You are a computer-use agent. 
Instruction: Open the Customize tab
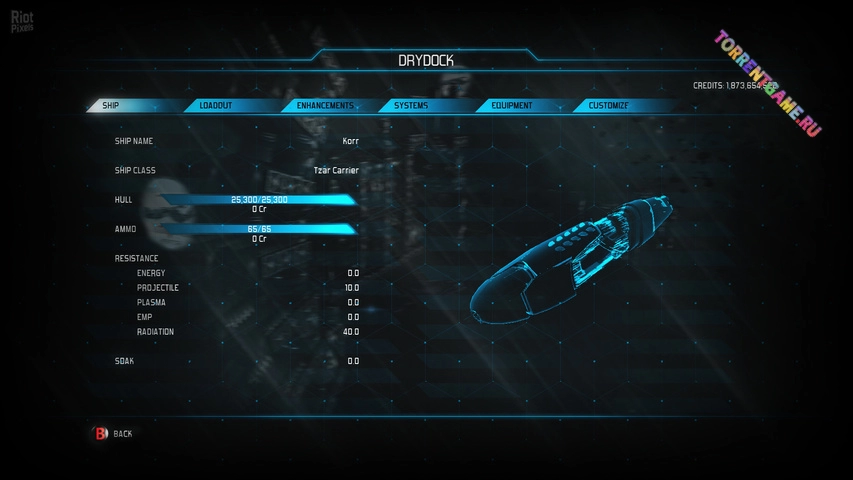point(608,105)
